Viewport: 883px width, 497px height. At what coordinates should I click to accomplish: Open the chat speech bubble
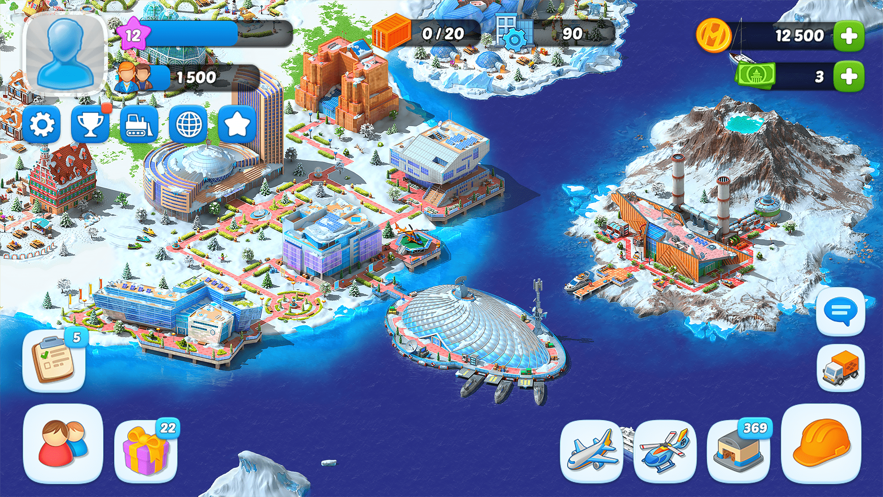[840, 313]
